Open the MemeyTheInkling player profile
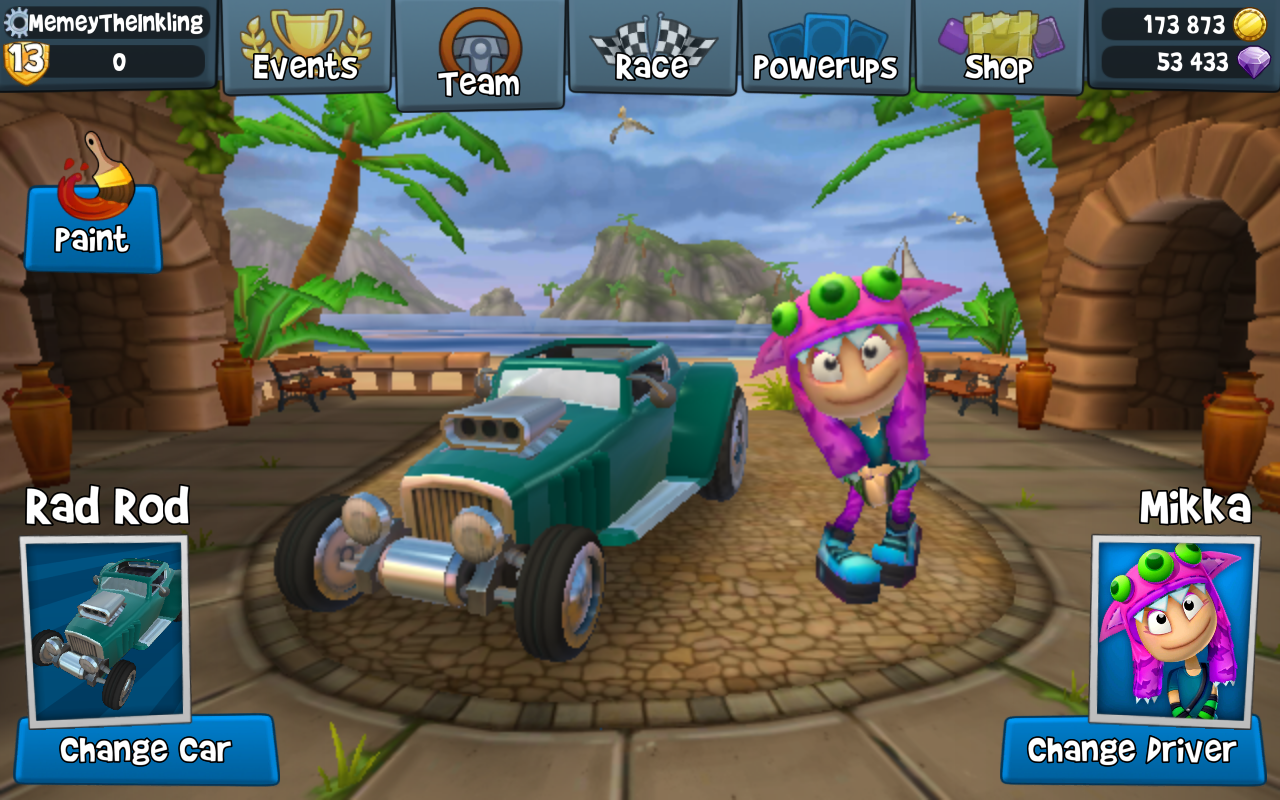Viewport: 1280px width, 800px height. [116, 22]
